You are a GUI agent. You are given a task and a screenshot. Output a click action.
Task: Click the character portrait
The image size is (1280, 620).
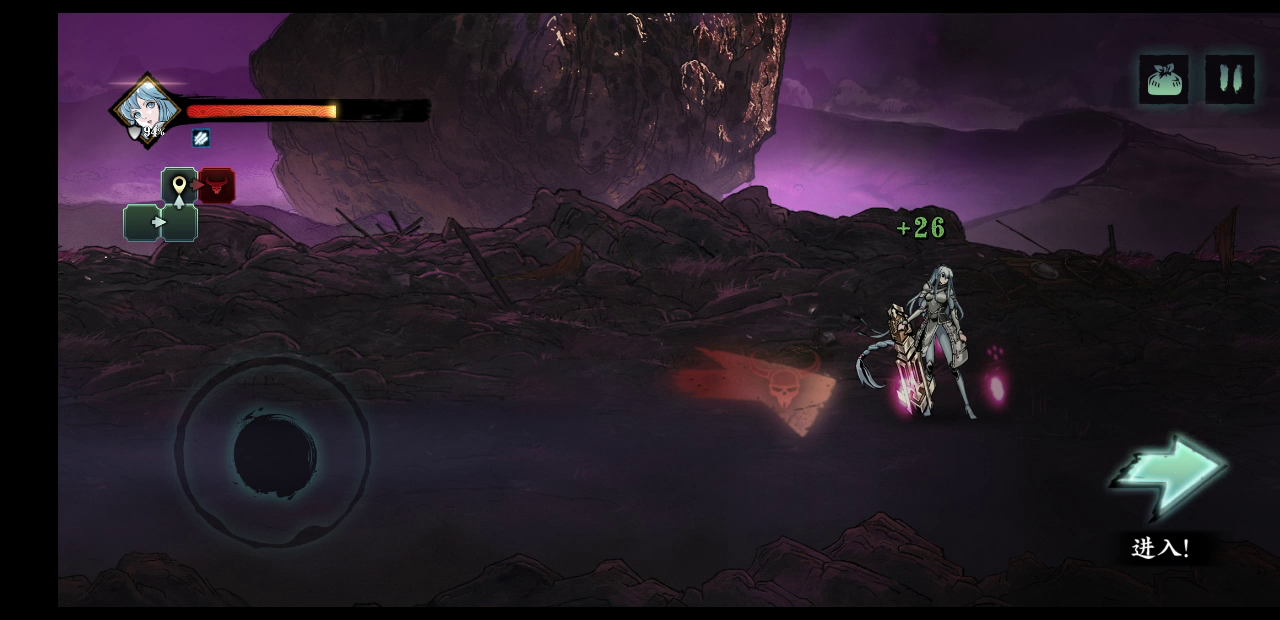pos(148,109)
